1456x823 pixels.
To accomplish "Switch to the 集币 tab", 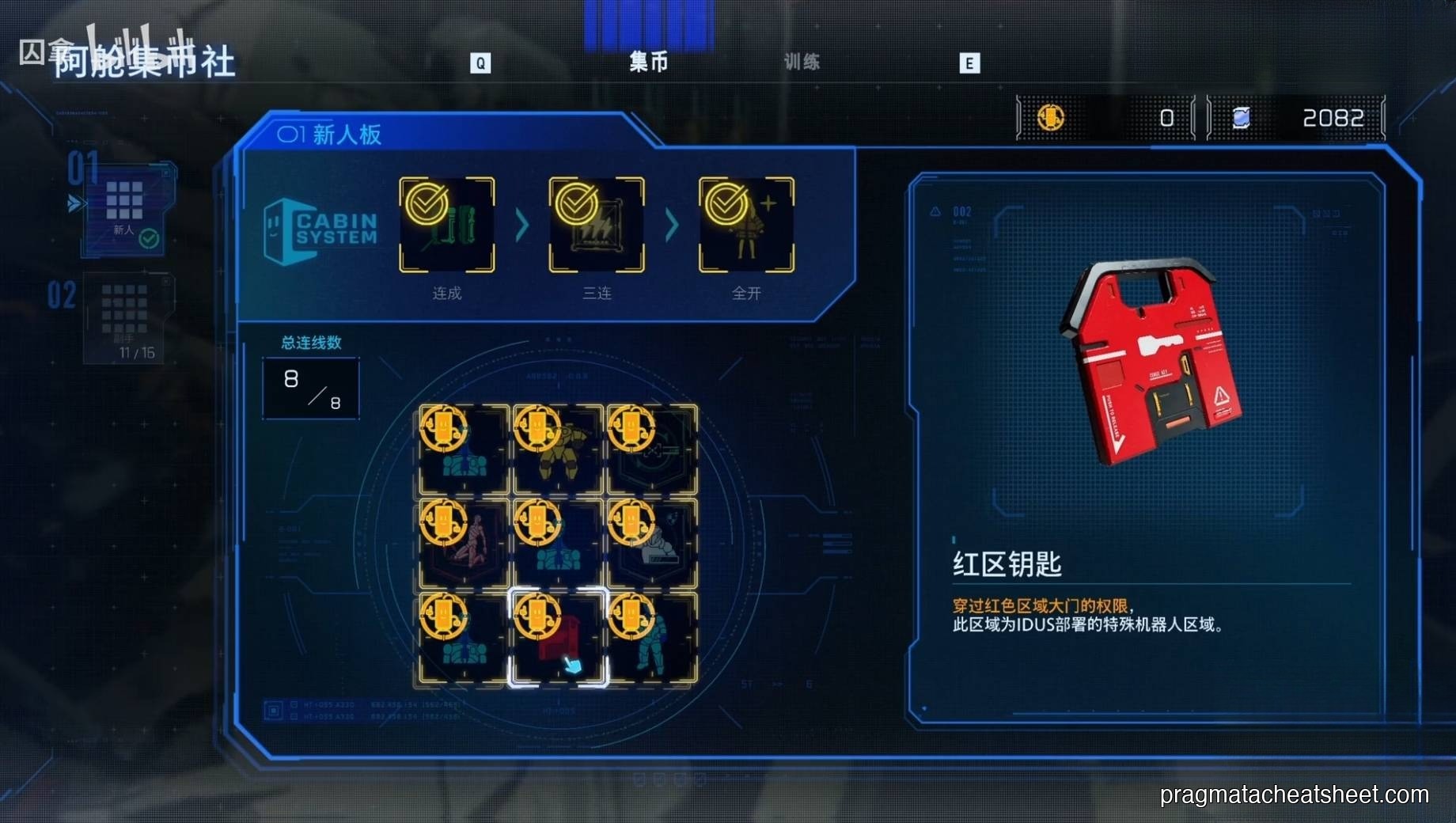I will click(x=649, y=63).
